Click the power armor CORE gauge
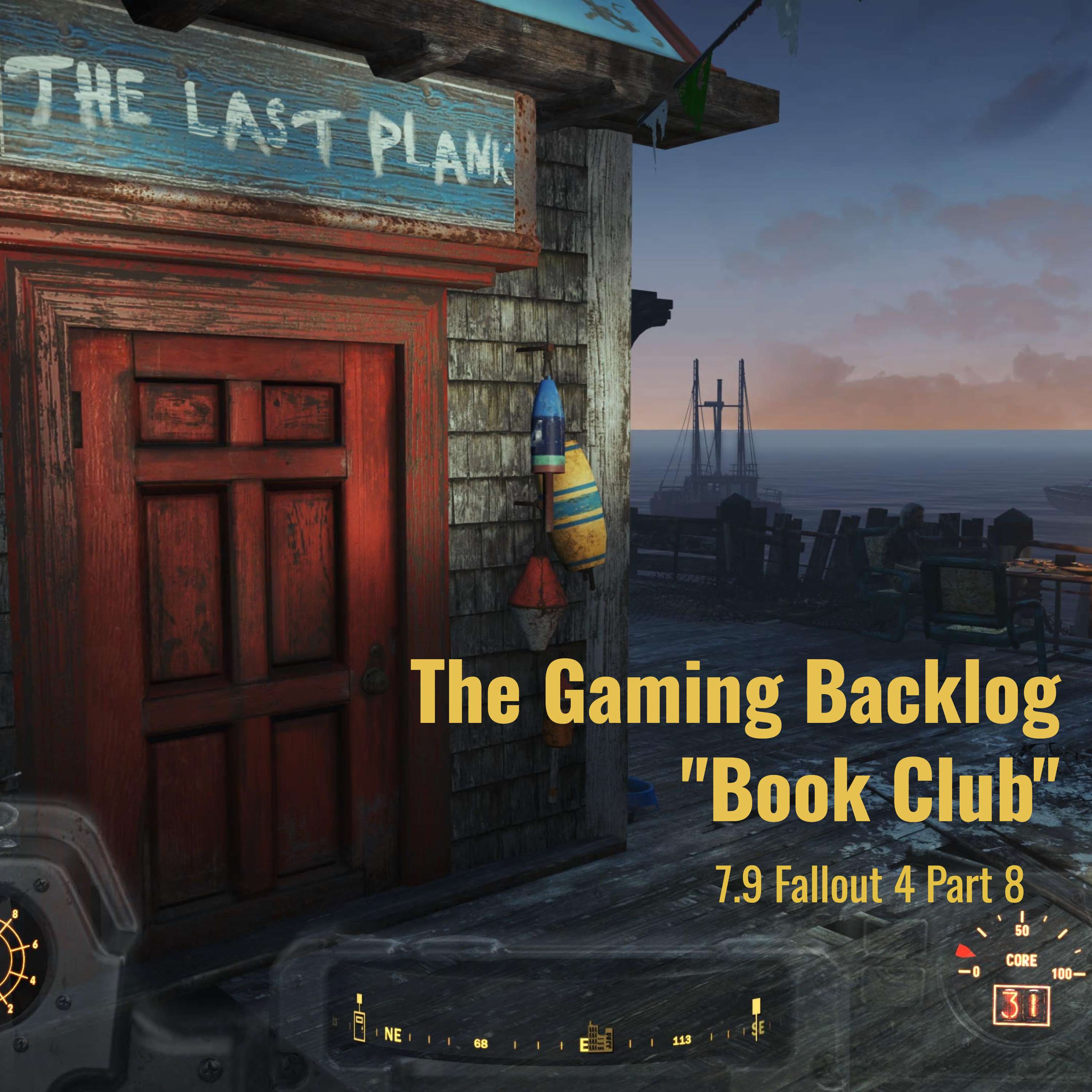Screen dimensions: 1092x1092 point(1021,960)
